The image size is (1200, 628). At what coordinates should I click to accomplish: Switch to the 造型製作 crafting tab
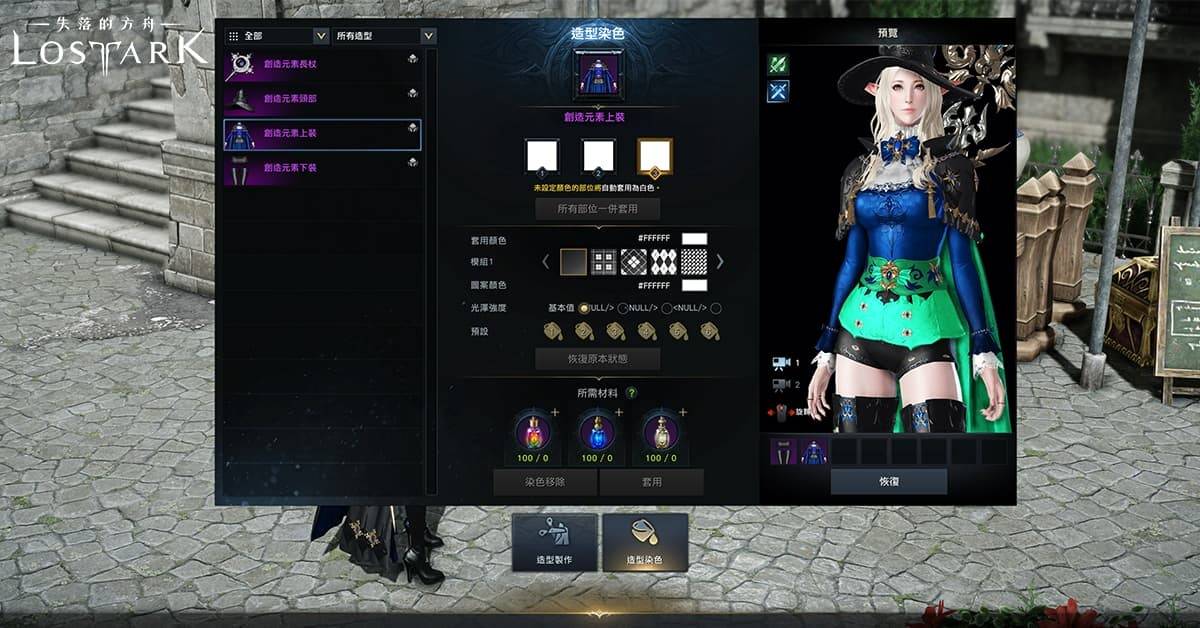(555, 542)
